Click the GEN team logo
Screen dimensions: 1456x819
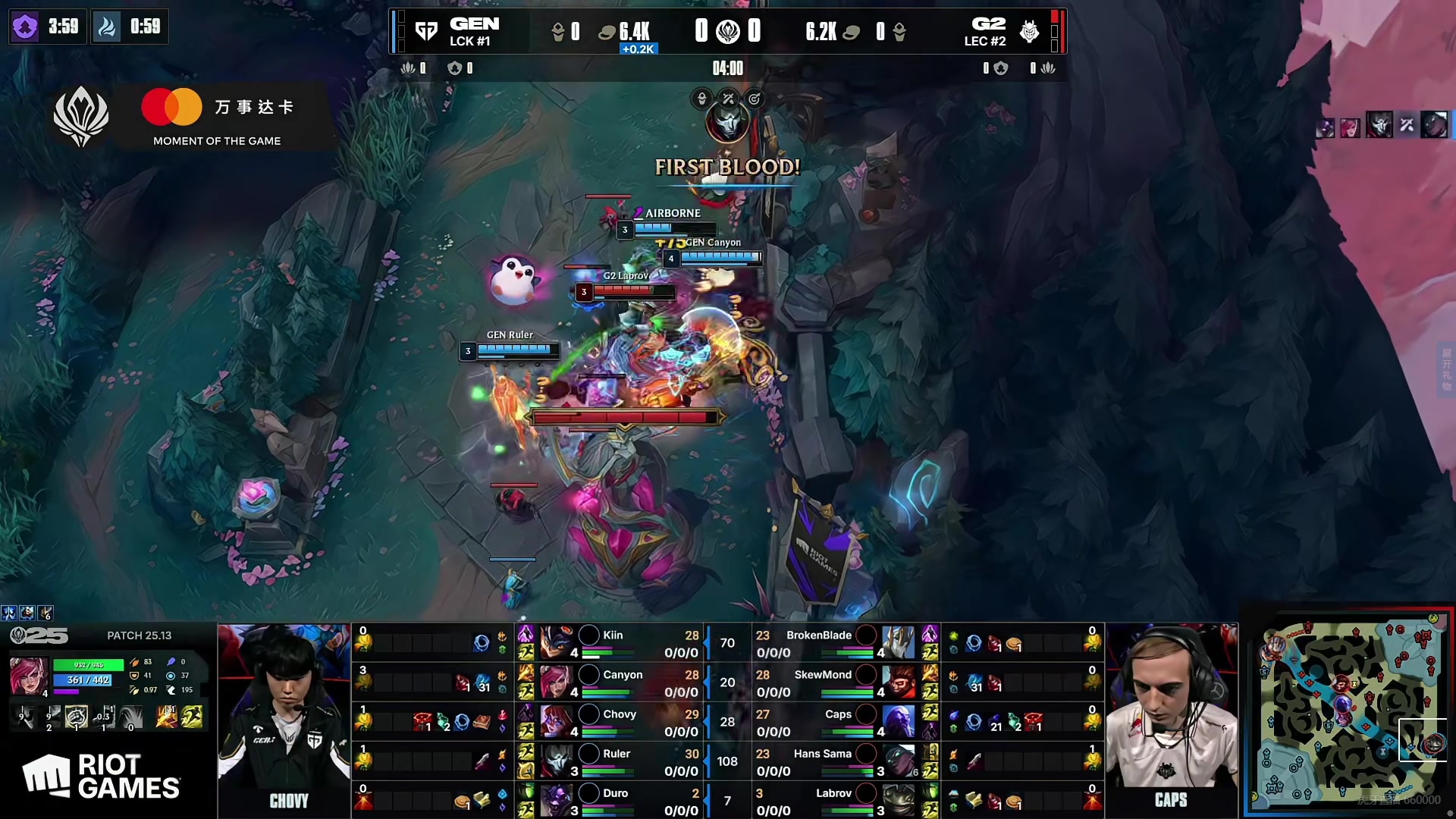pos(427,31)
